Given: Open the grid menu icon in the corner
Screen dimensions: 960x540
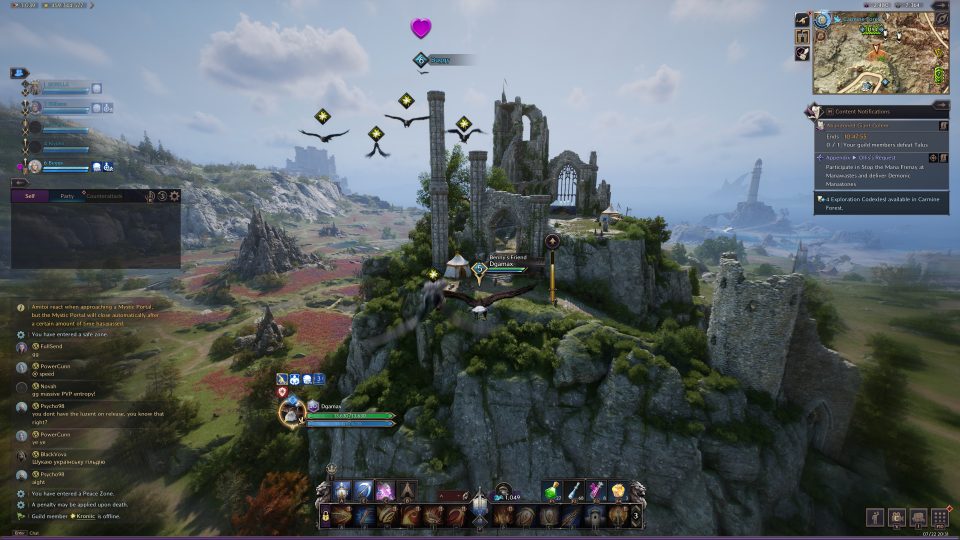Looking at the screenshot, I should point(940,517).
